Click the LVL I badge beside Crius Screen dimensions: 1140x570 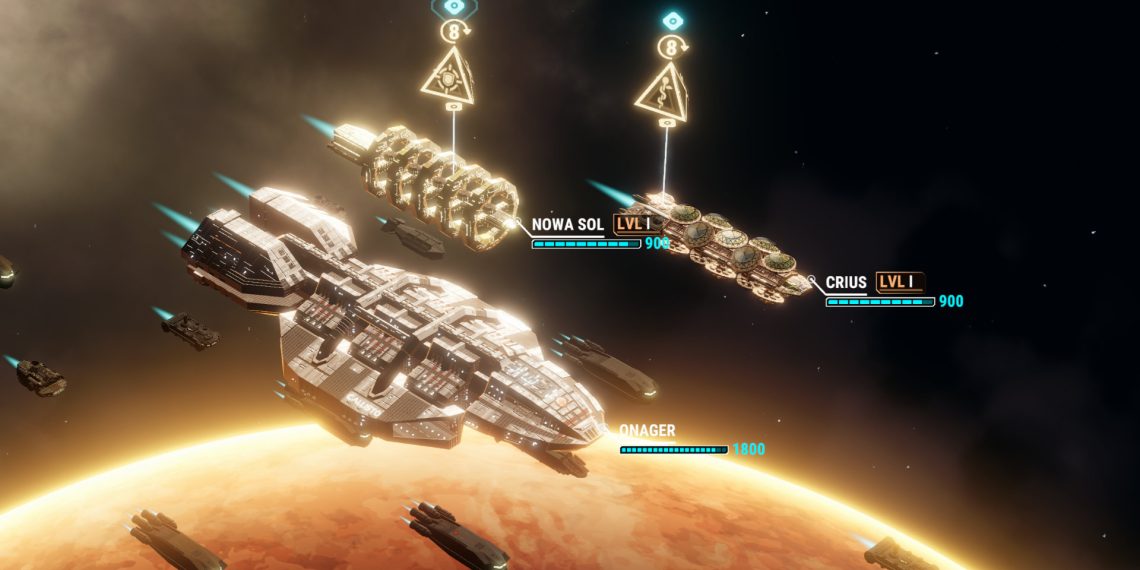pyautogui.click(x=900, y=282)
